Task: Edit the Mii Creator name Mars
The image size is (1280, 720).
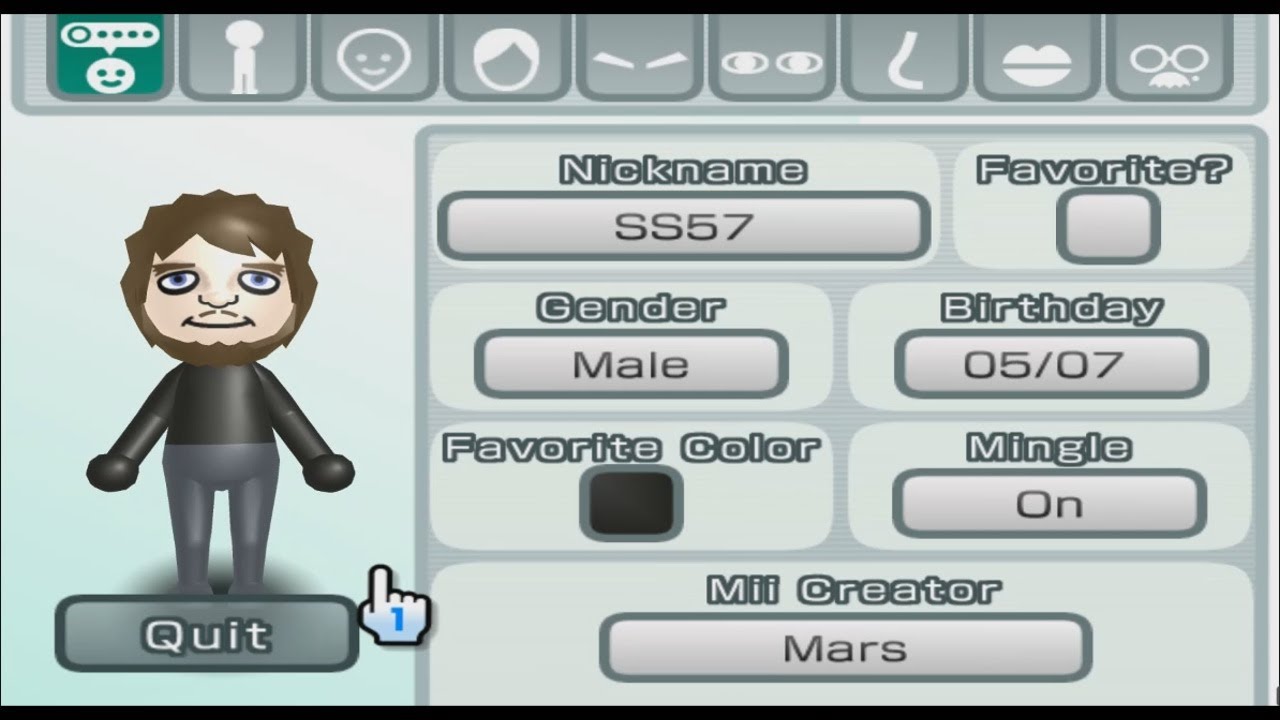Action: (x=845, y=648)
